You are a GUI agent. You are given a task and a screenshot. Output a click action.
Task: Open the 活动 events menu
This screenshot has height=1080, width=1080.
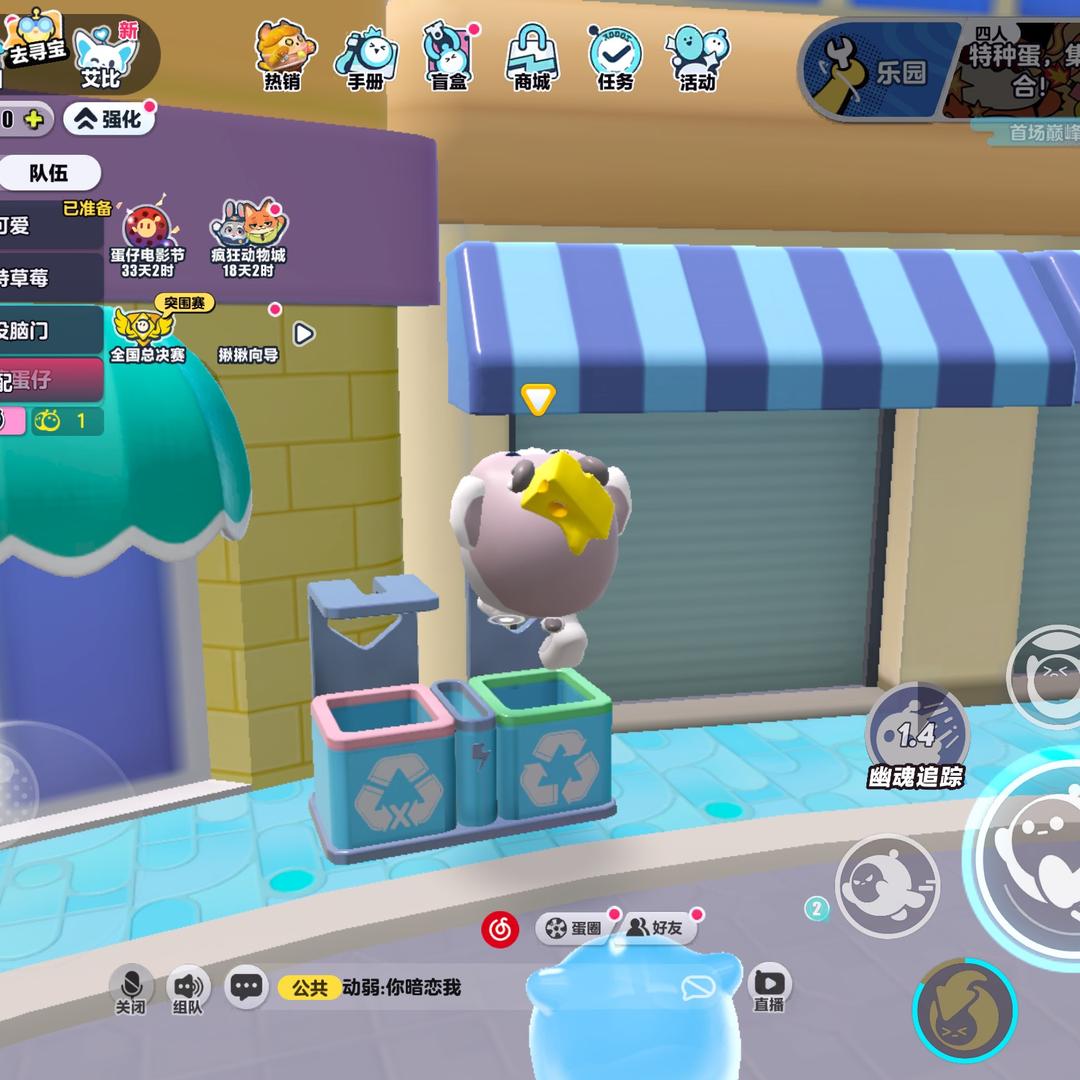(x=698, y=55)
